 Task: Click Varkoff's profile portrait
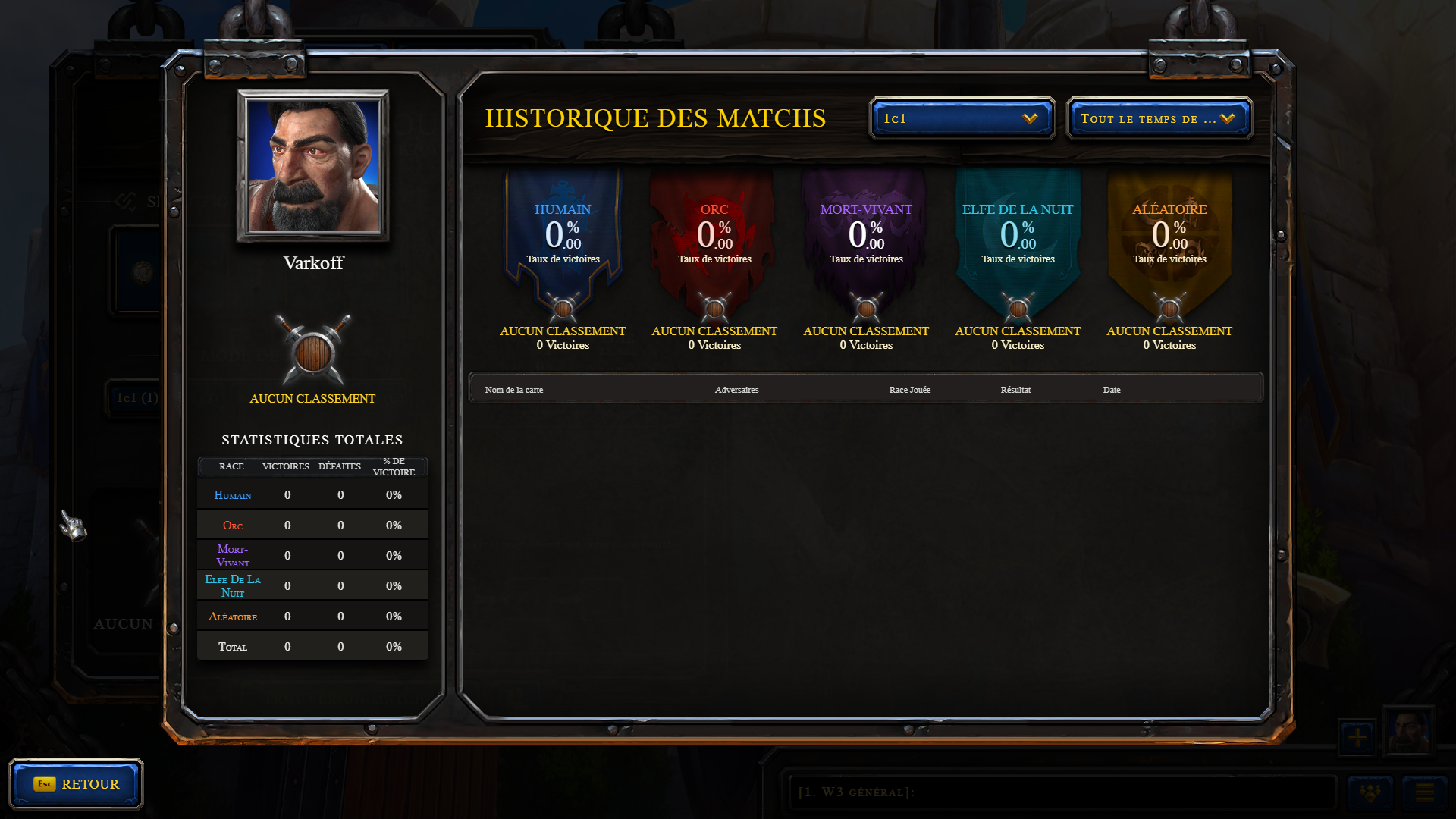313,166
